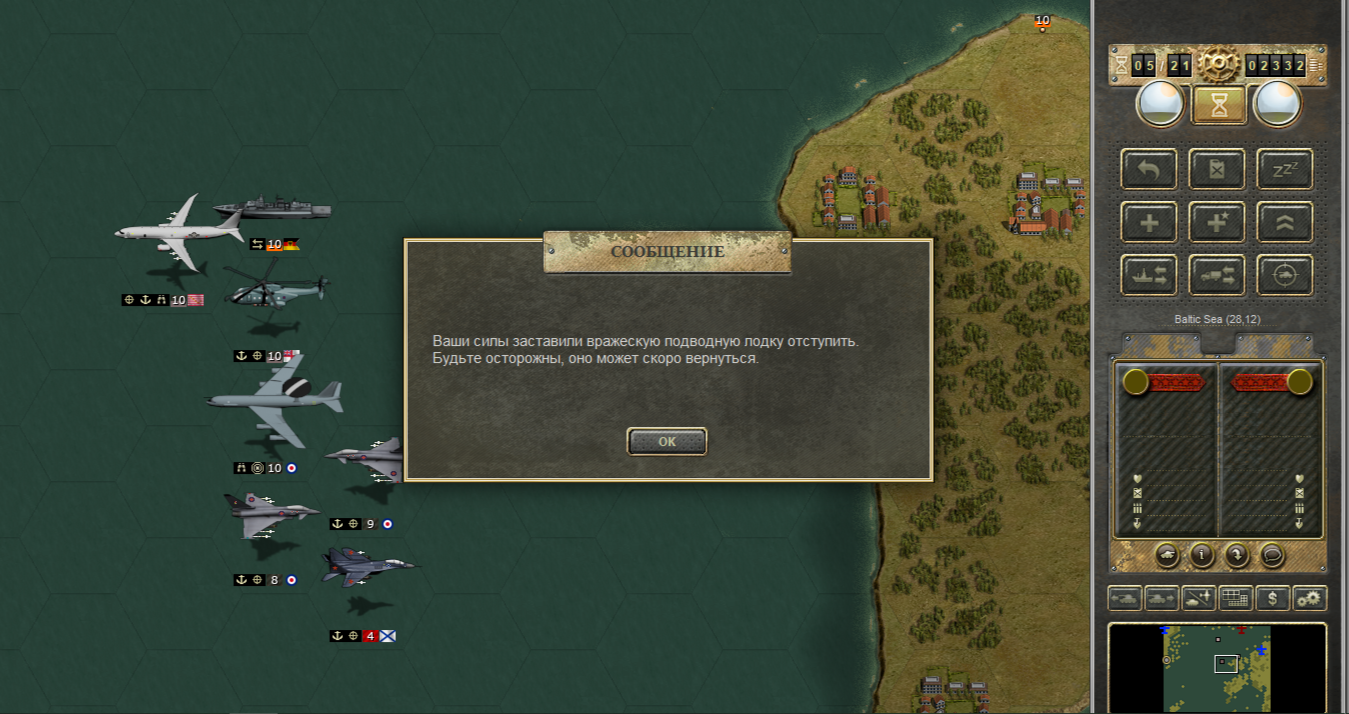End the turn with the hourglass button
1349x714 pixels.
tap(1219, 104)
